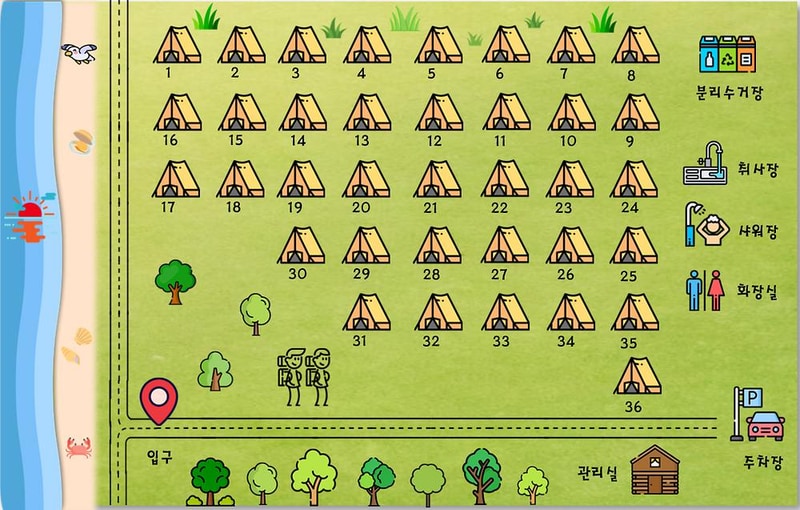Select tent site number 21
Viewport: 800px width, 510px height.
pyautogui.click(x=438, y=180)
